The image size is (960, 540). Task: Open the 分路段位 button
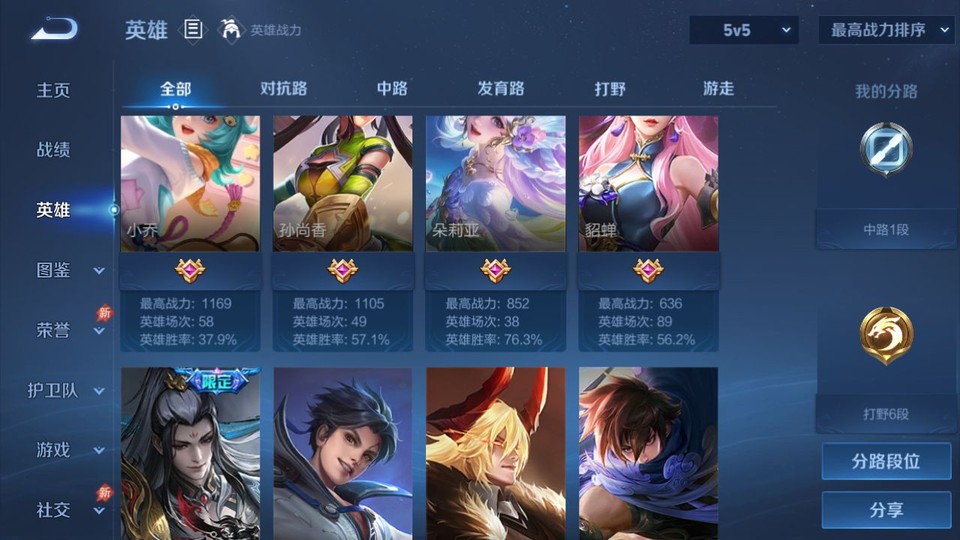[886, 462]
